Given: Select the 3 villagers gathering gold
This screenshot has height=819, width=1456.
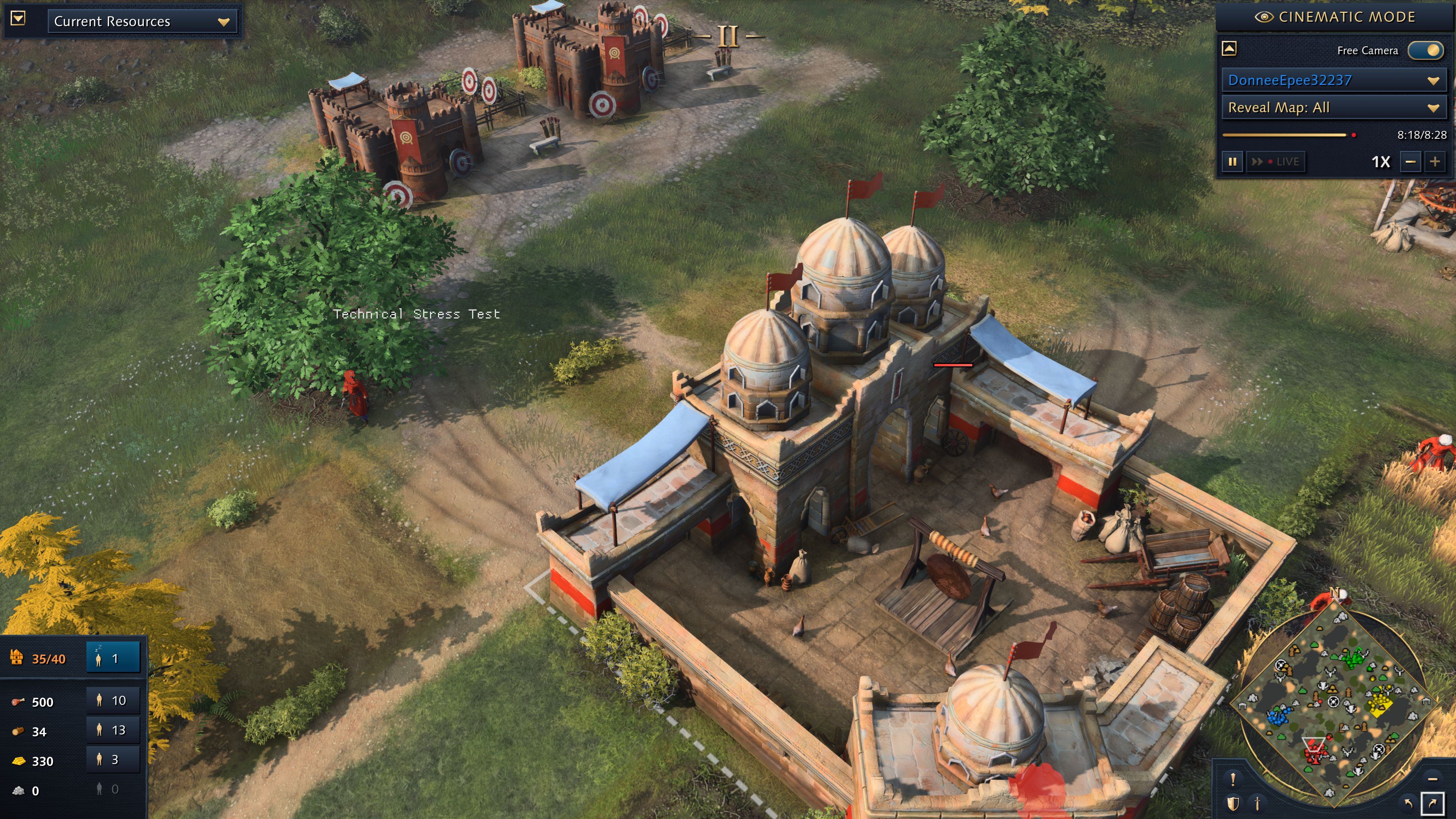Looking at the screenshot, I should click(113, 759).
